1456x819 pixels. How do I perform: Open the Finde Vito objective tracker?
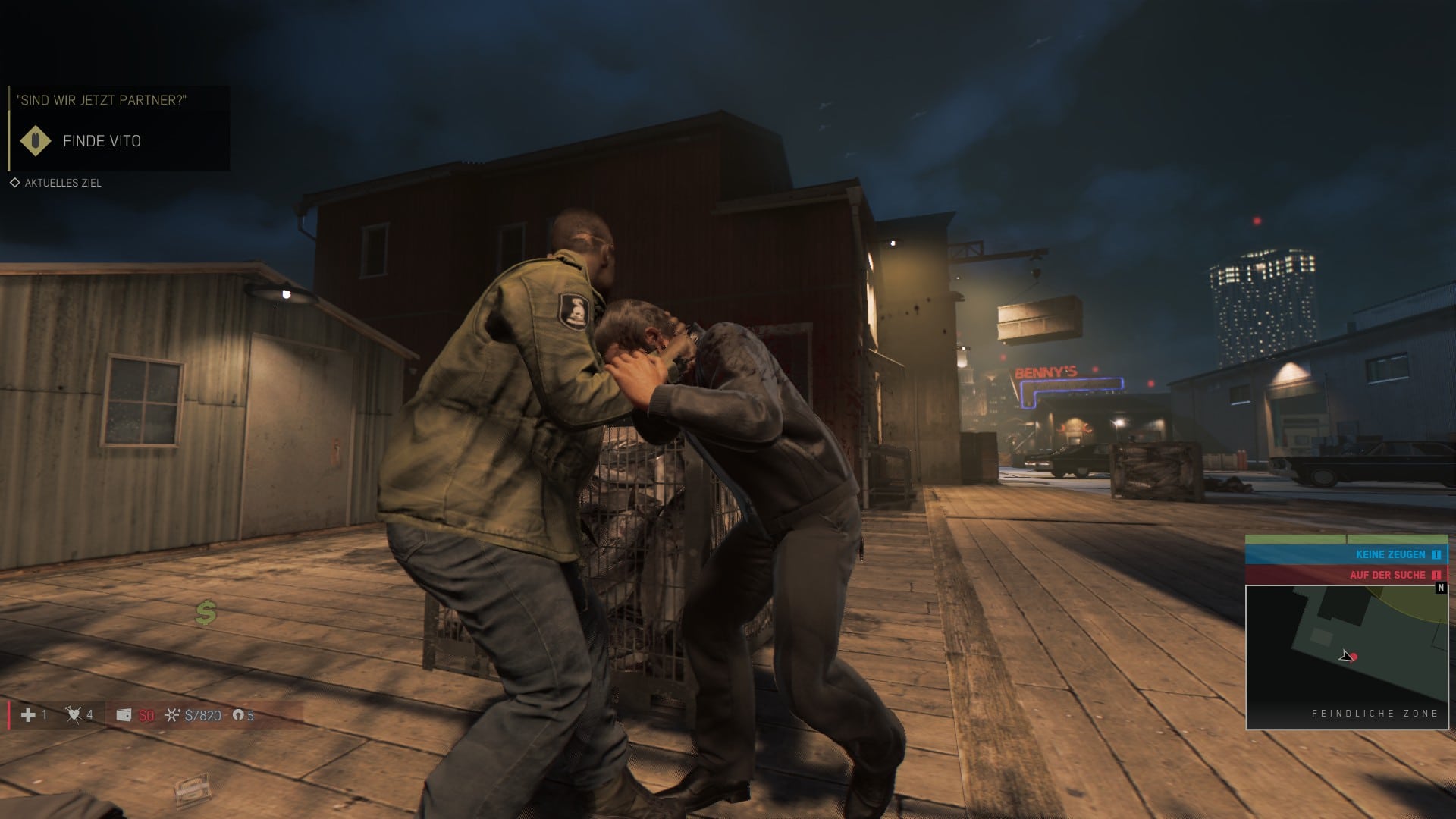pyautogui.click(x=102, y=141)
